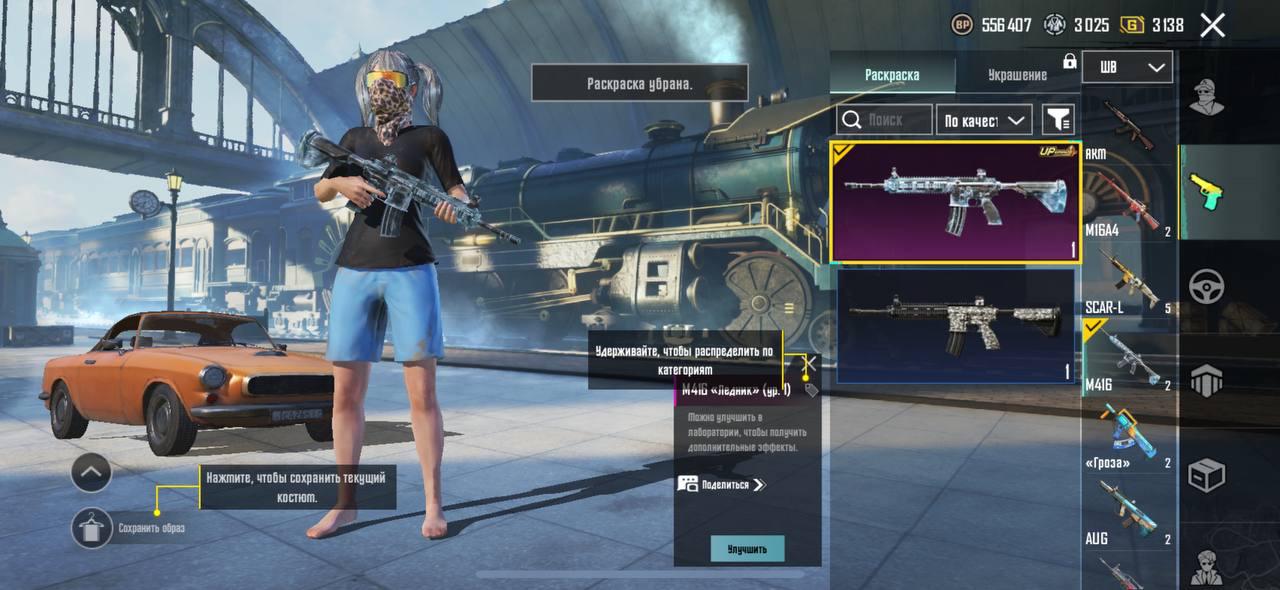
Task: Select AUG in the weapon list
Action: pos(1128,512)
